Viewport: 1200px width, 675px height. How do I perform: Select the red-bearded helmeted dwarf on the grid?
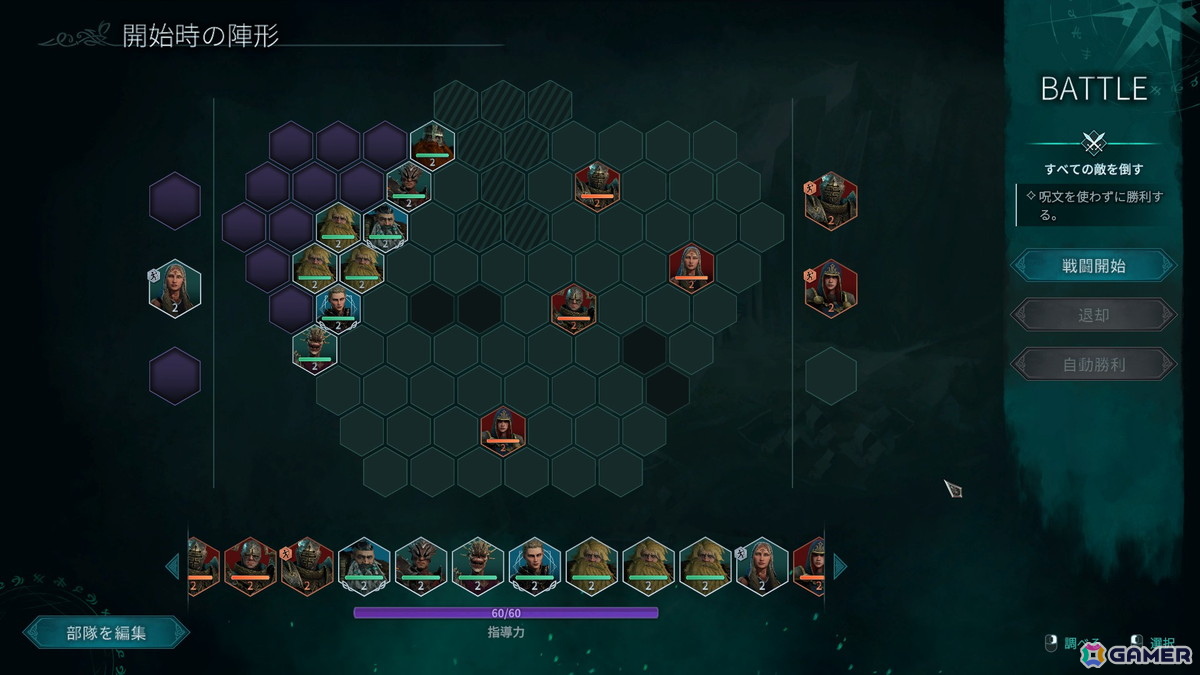(433, 144)
